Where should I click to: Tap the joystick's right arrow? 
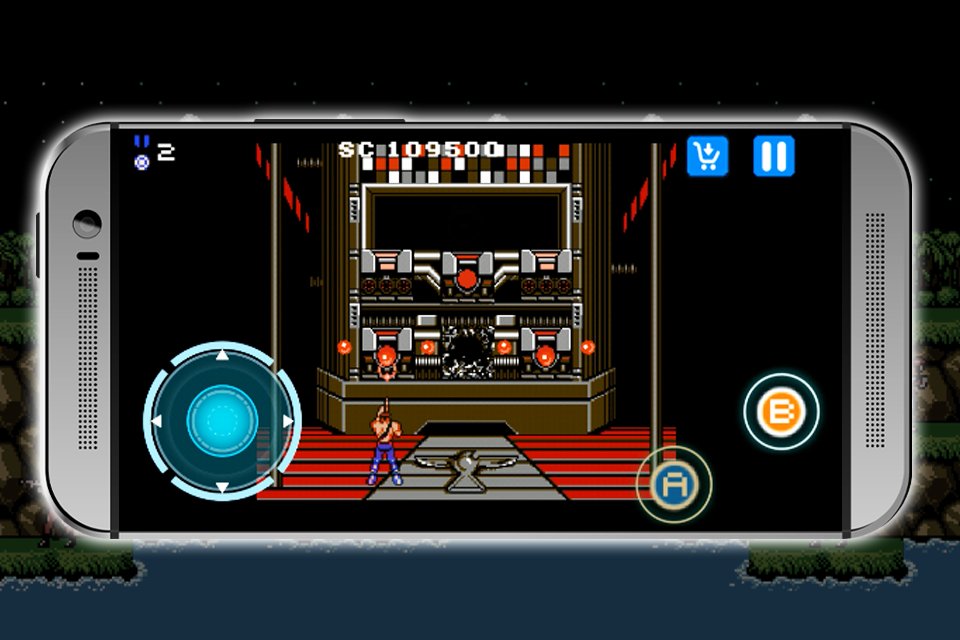click(x=288, y=421)
